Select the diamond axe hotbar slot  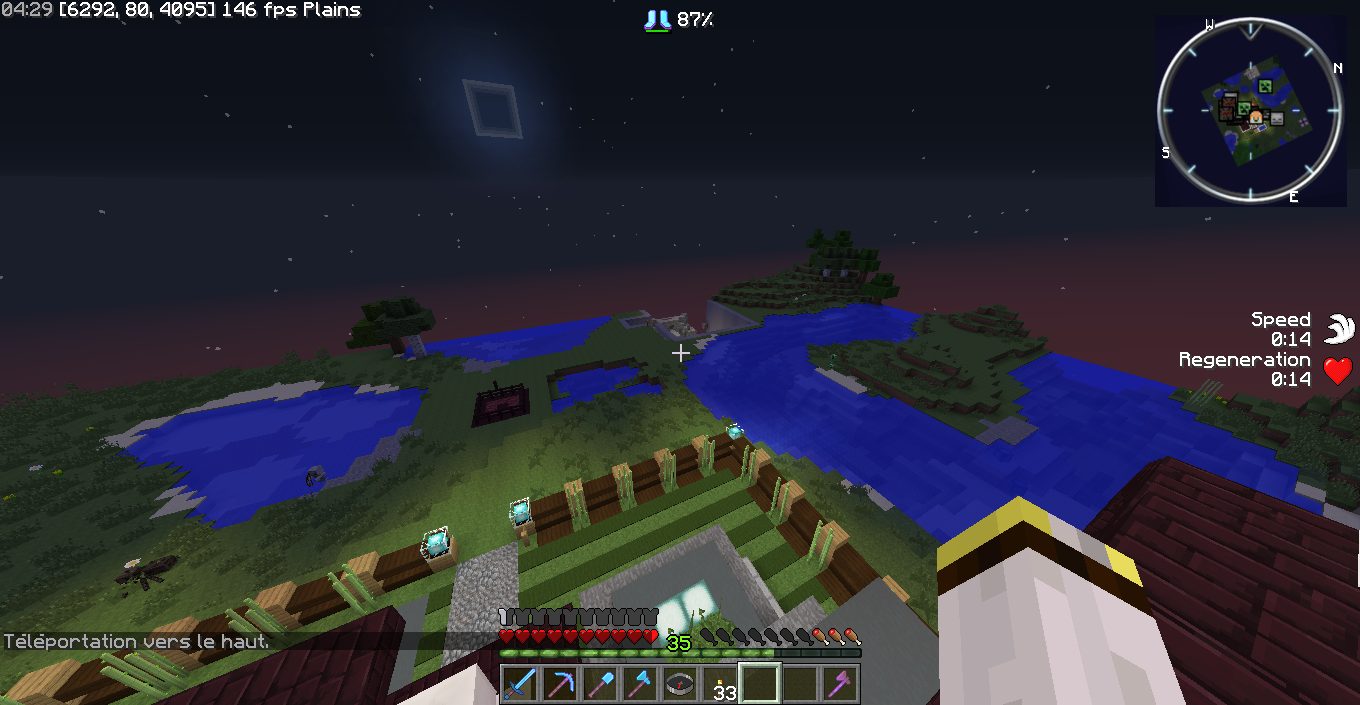point(640,684)
